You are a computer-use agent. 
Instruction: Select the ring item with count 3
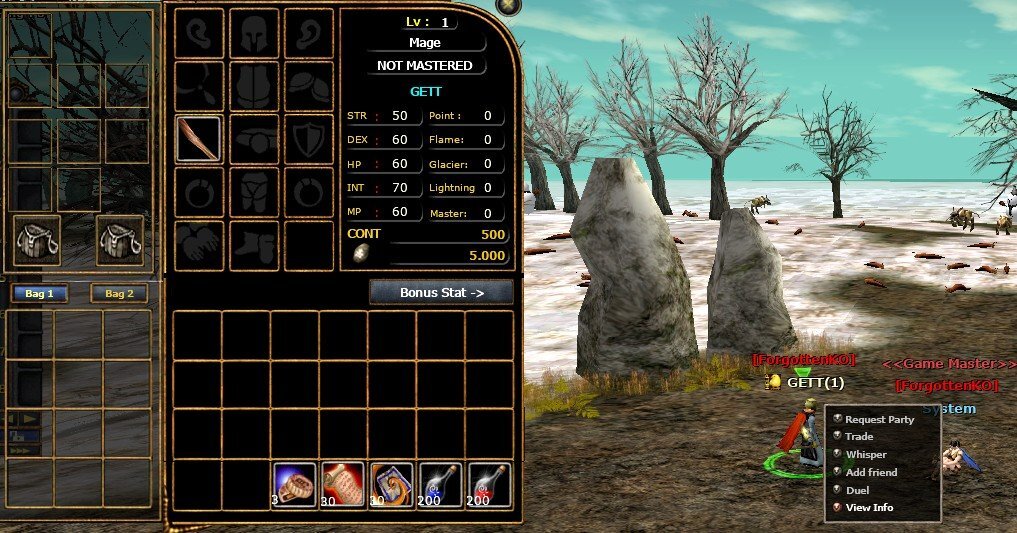pyautogui.click(x=295, y=484)
